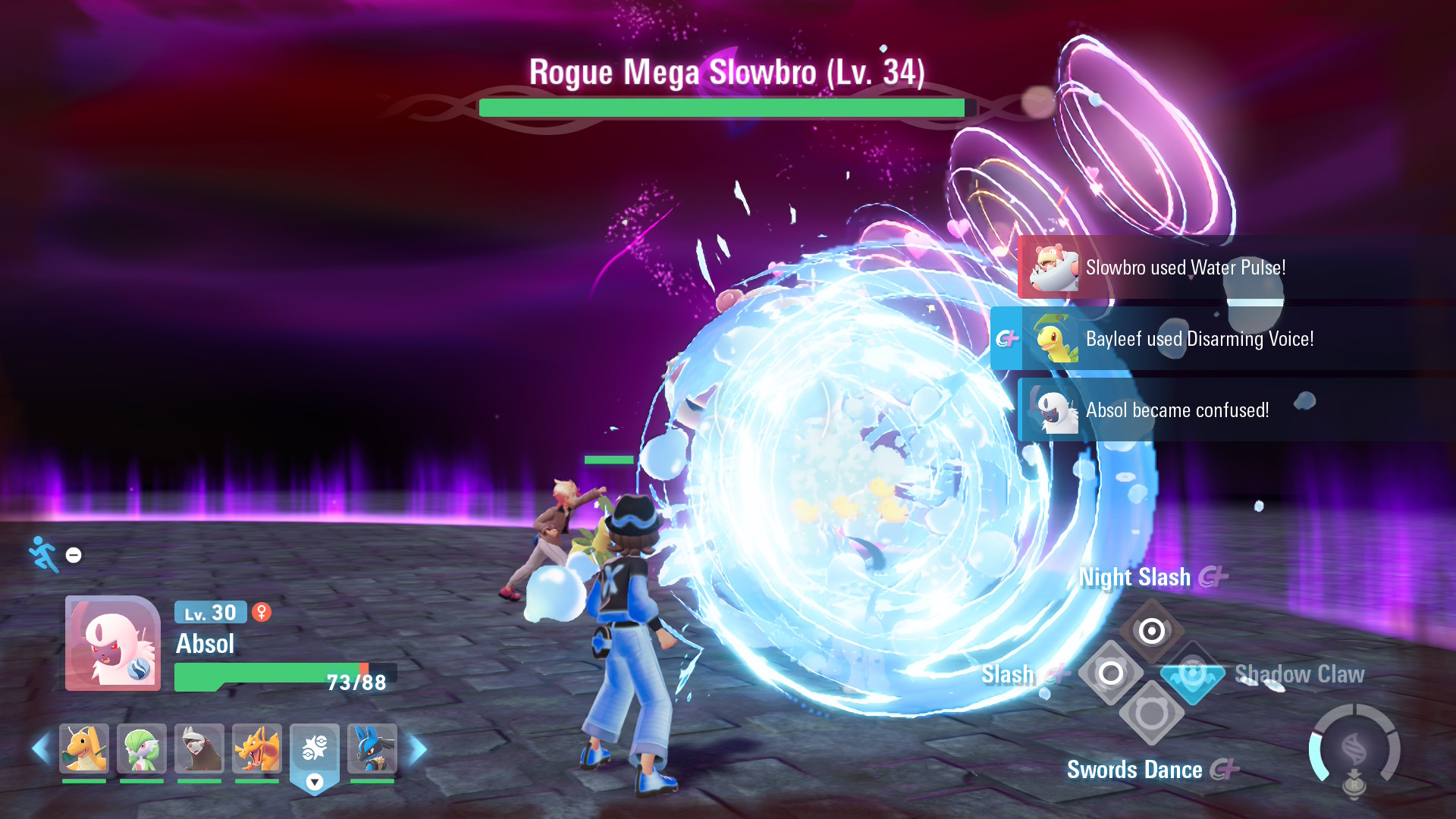Switch to Dragonite in the party bar

(84, 748)
